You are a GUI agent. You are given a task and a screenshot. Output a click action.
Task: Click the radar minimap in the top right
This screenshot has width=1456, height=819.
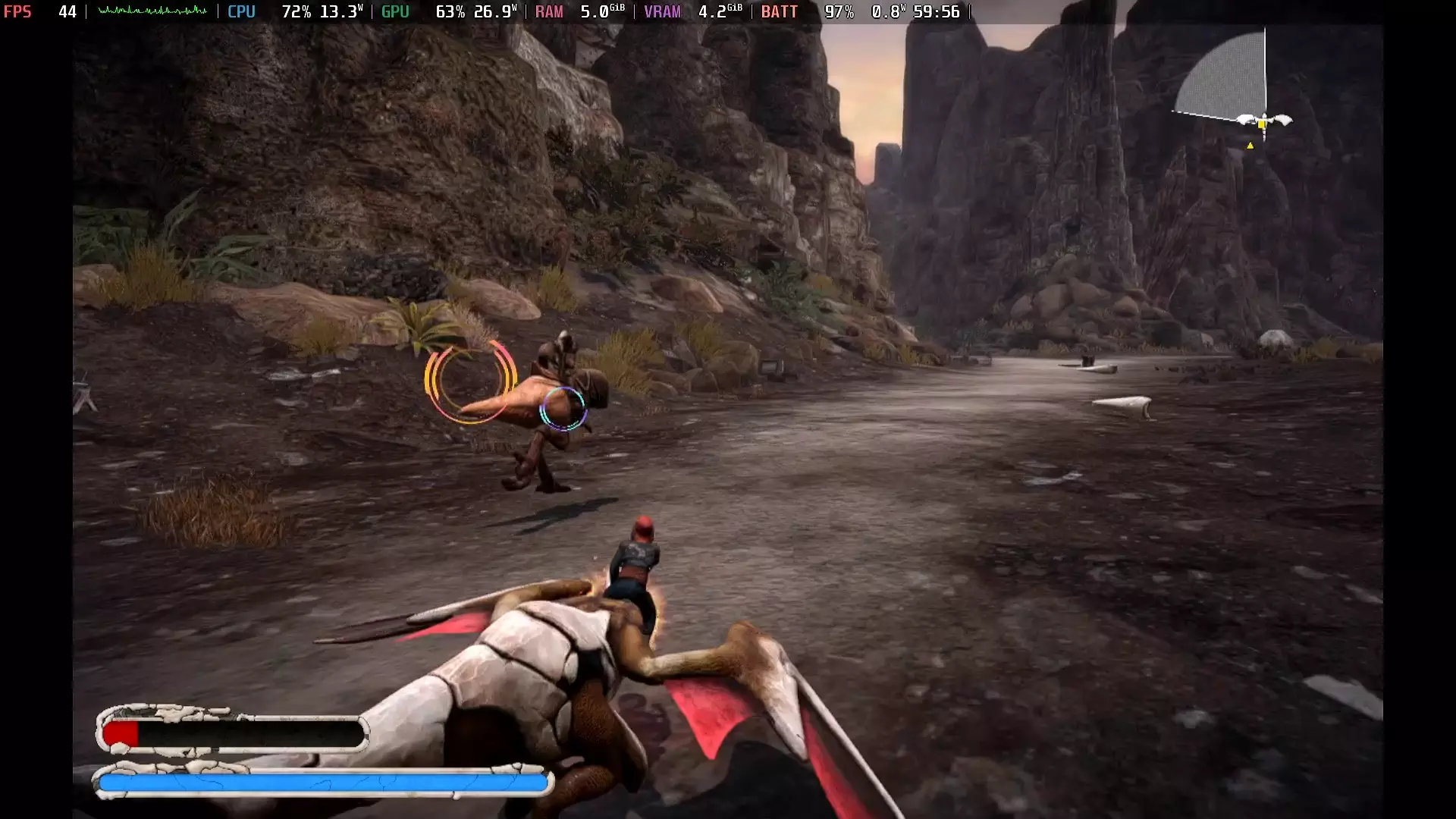tap(1236, 91)
